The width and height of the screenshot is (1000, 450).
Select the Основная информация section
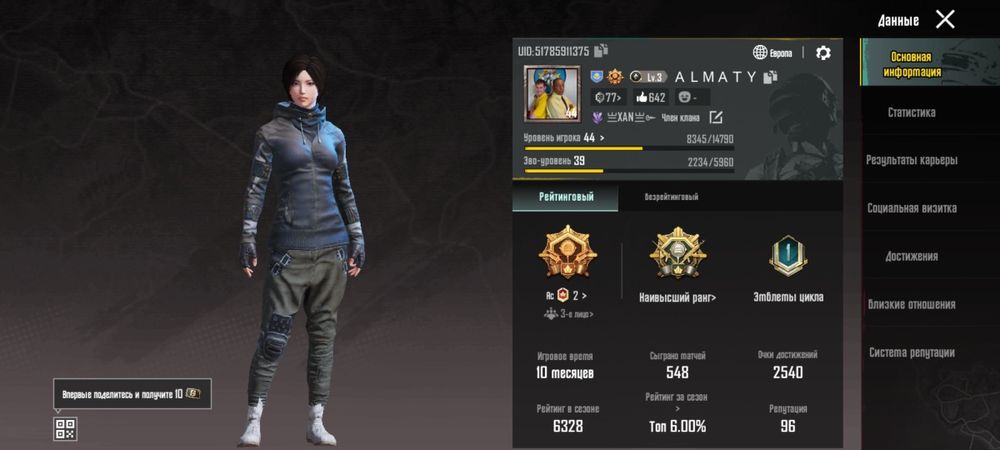(911, 64)
